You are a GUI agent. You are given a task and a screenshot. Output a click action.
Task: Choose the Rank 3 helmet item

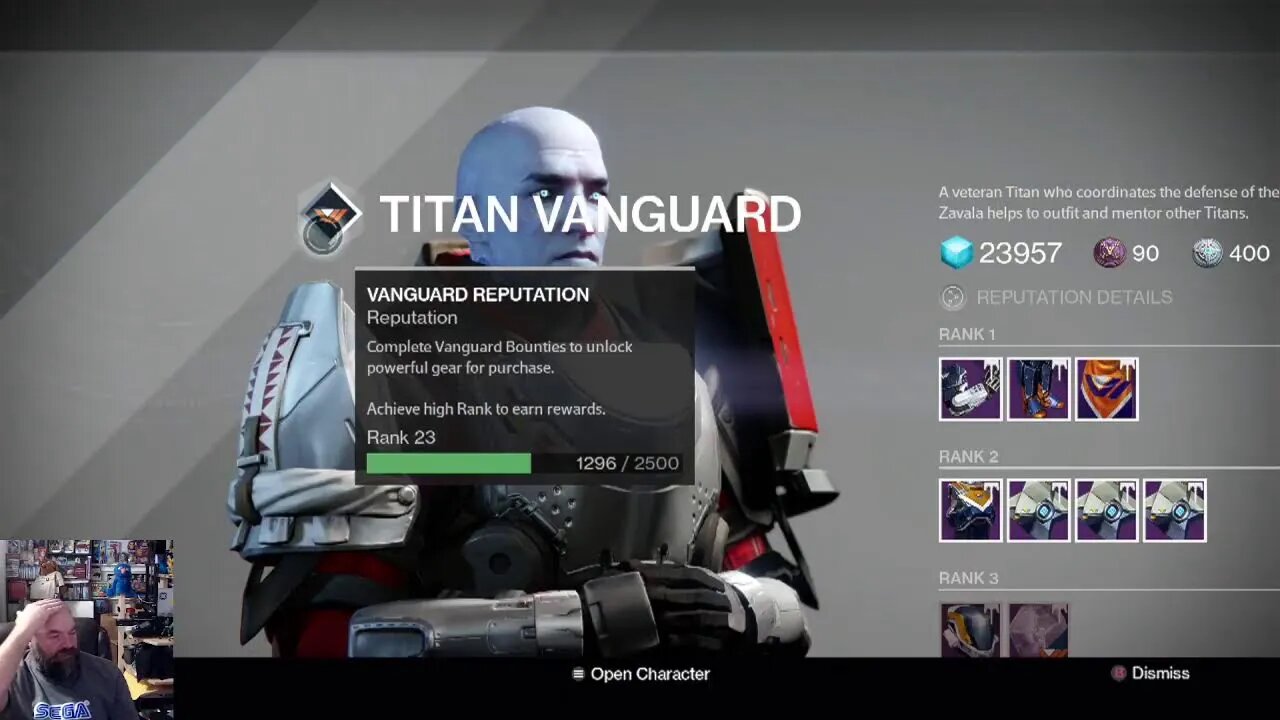tap(970, 630)
